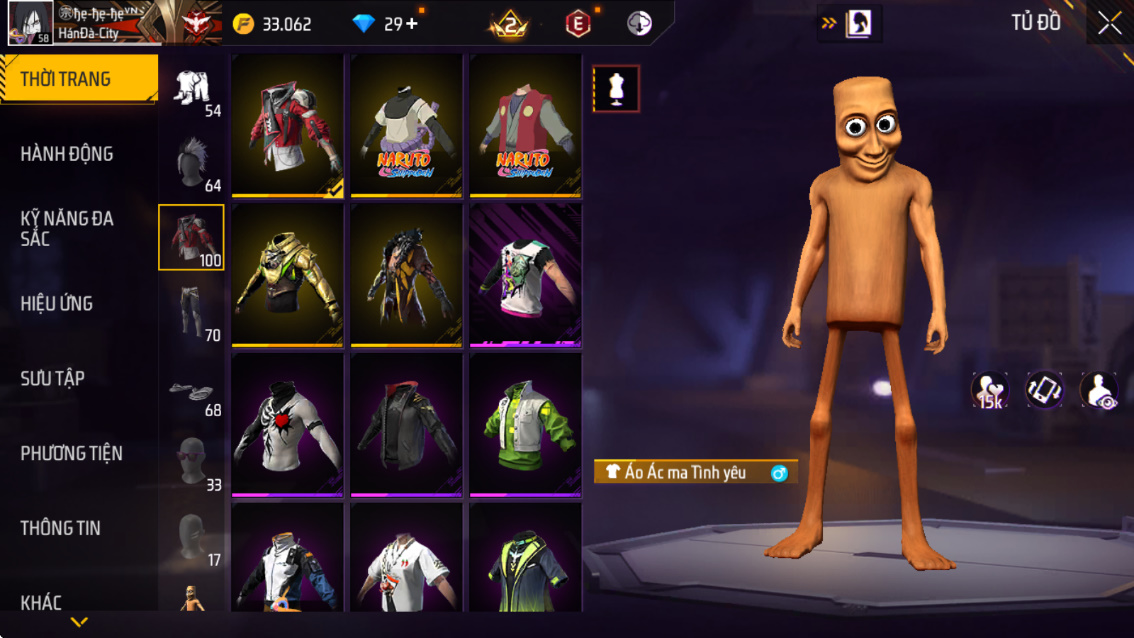
Task: Open the Hiệu Ứng section
Action: pos(57,304)
